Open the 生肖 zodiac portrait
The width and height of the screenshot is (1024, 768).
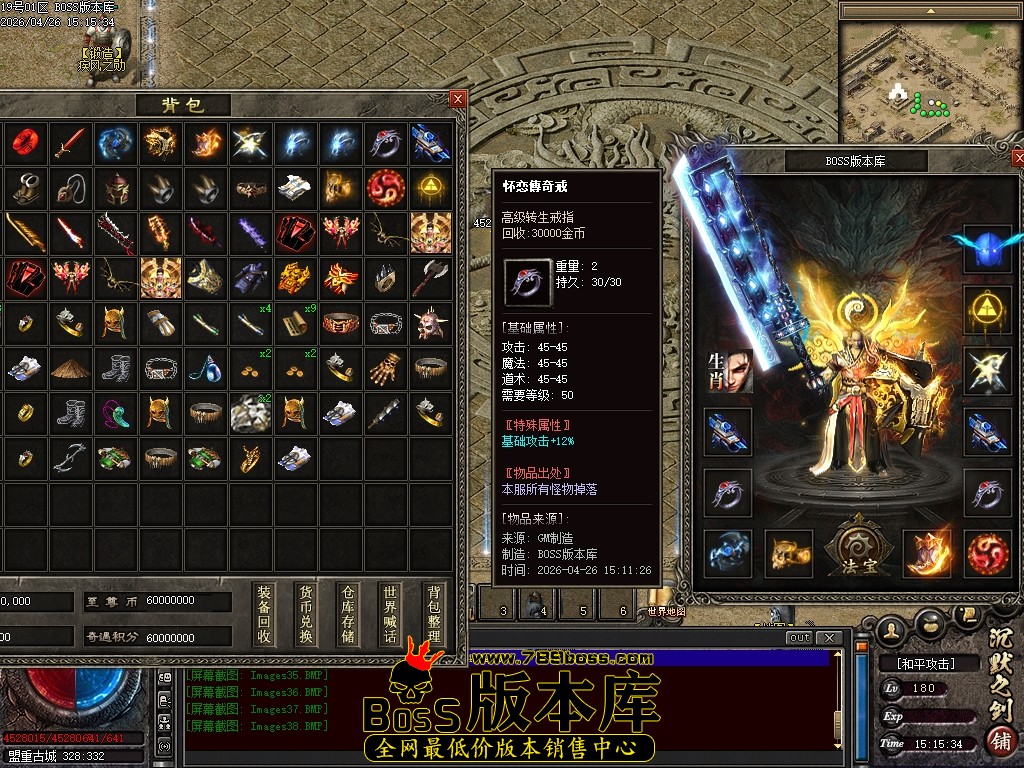tap(729, 371)
